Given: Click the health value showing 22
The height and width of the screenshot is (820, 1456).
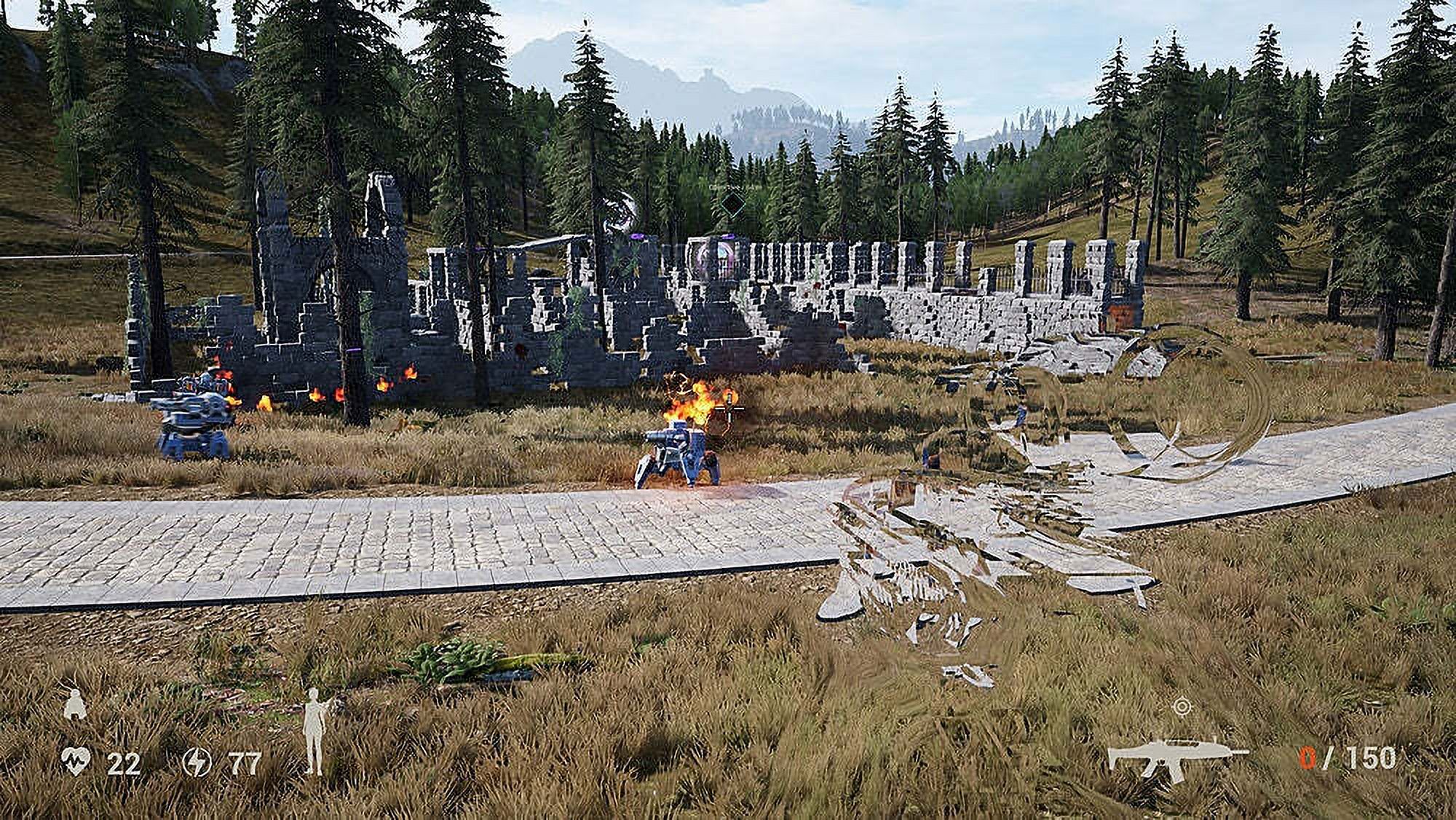Looking at the screenshot, I should click(x=125, y=765).
